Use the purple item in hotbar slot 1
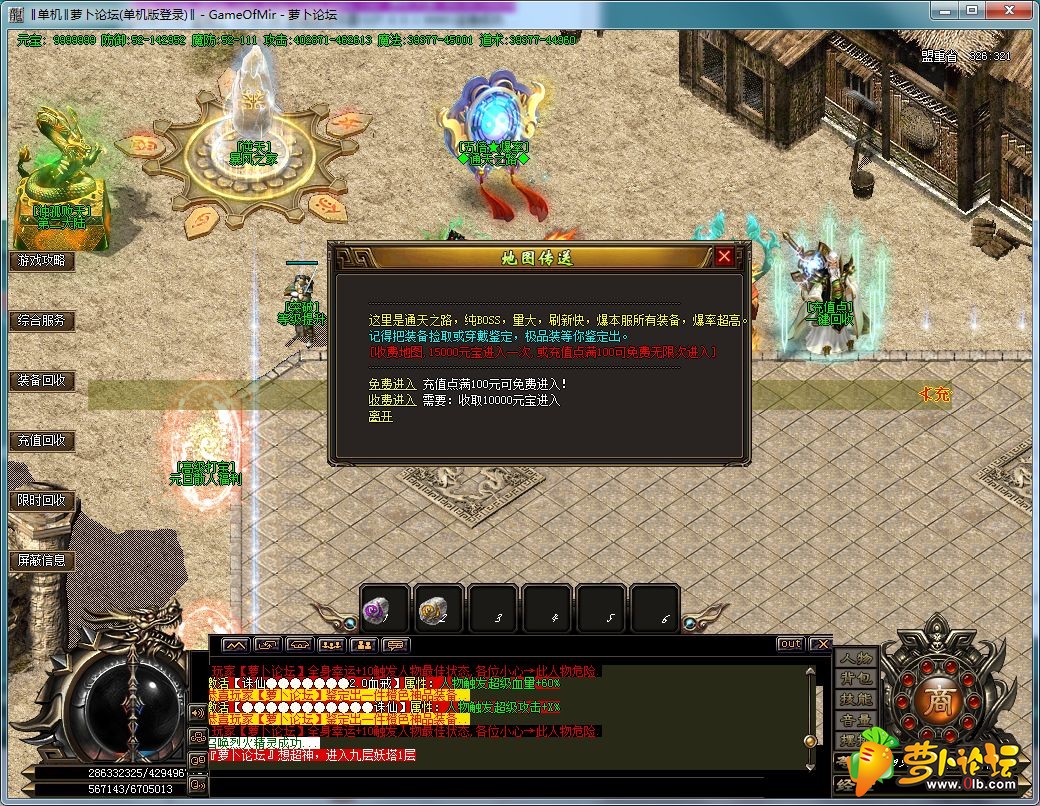Screen dimensions: 1040x806 [x=384, y=609]
